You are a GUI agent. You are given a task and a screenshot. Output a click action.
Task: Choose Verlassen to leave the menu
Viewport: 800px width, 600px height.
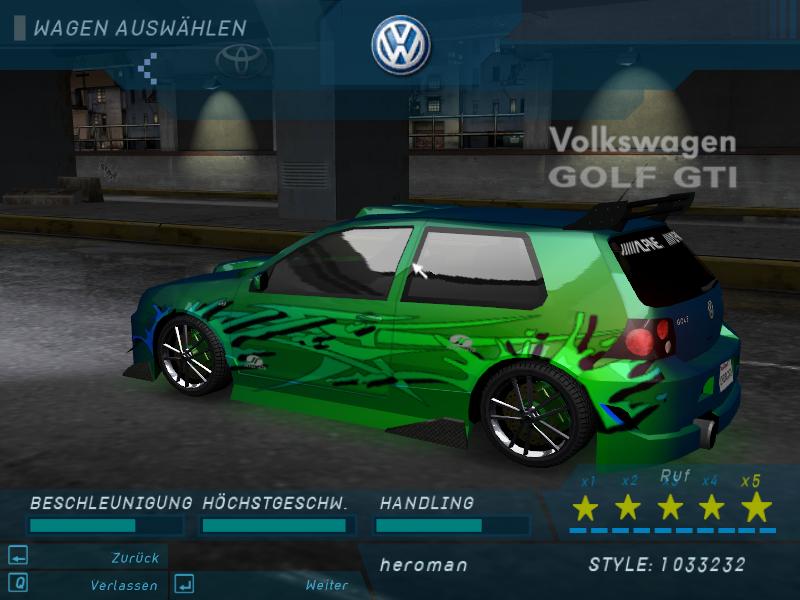click(x=123, y=585)
